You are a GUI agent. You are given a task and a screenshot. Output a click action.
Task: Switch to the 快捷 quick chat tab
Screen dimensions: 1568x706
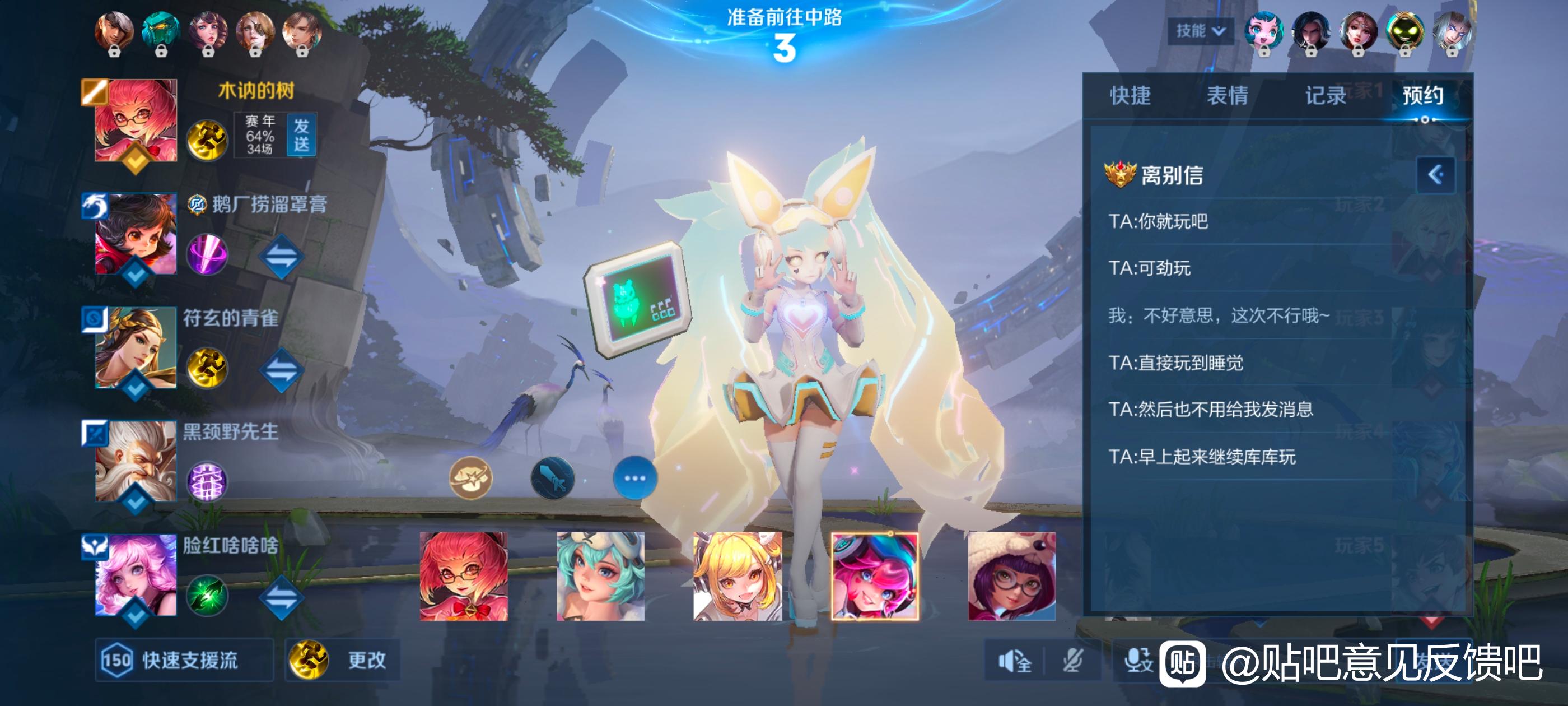[1130, 96]
